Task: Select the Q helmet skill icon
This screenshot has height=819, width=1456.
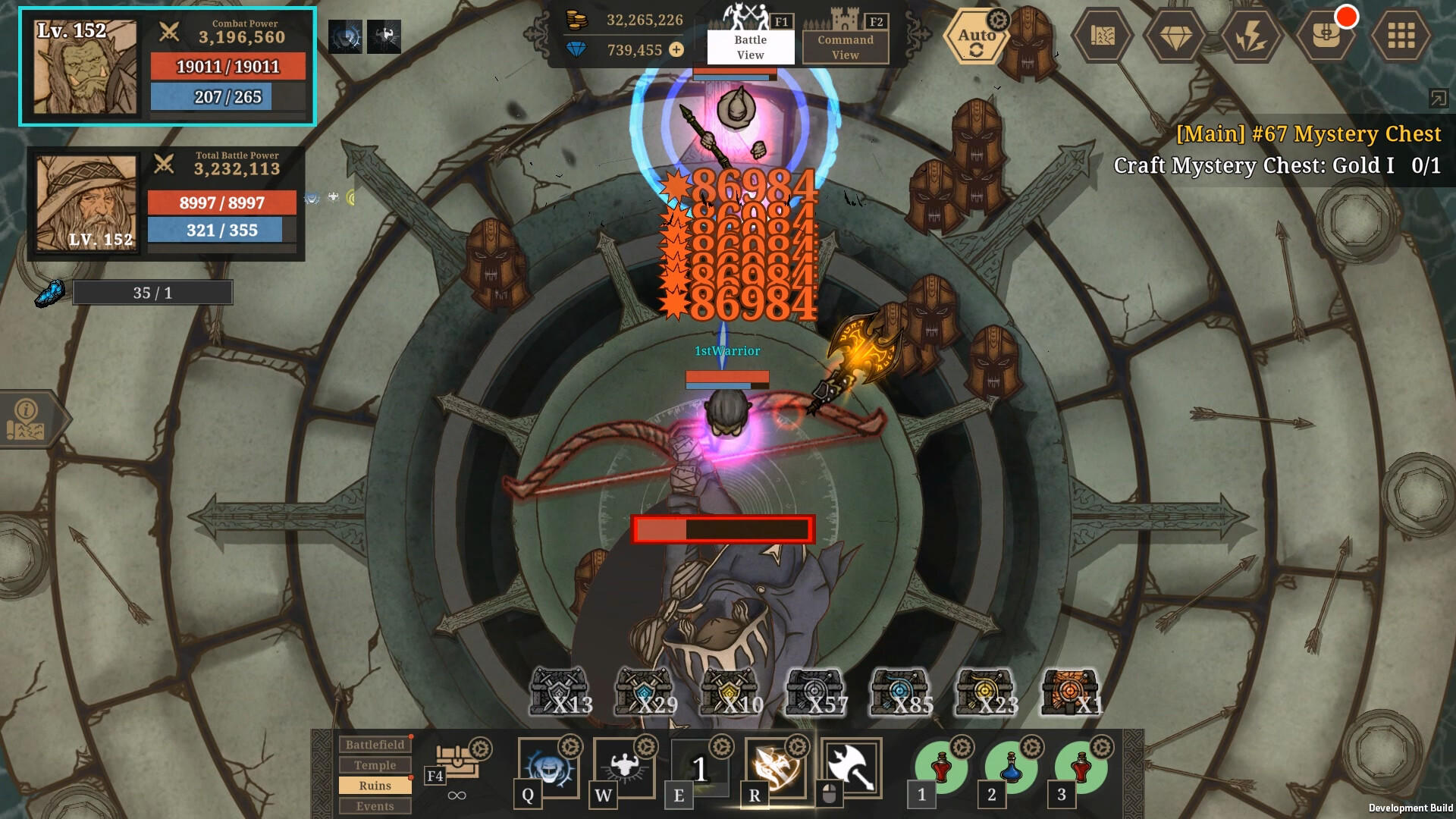Action: click(548, 768)
